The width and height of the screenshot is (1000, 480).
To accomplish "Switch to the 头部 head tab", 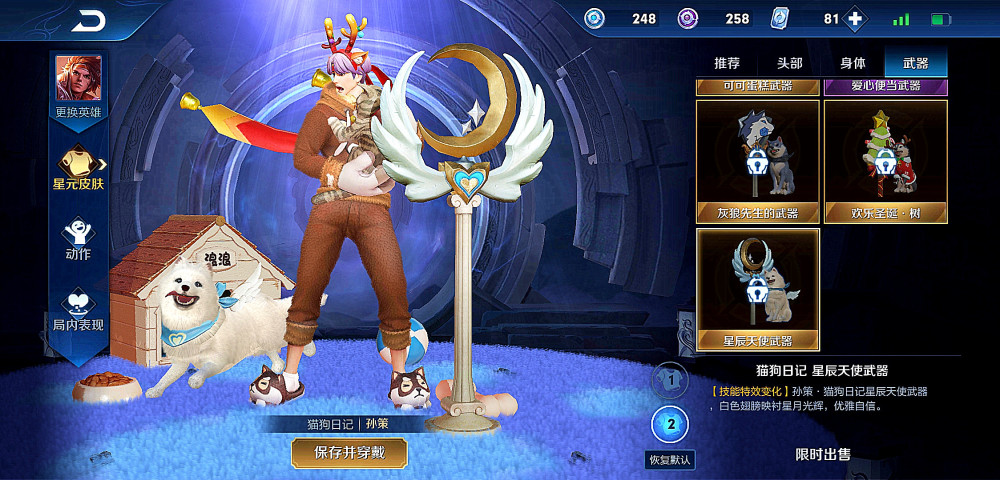I will pos(789,63).
